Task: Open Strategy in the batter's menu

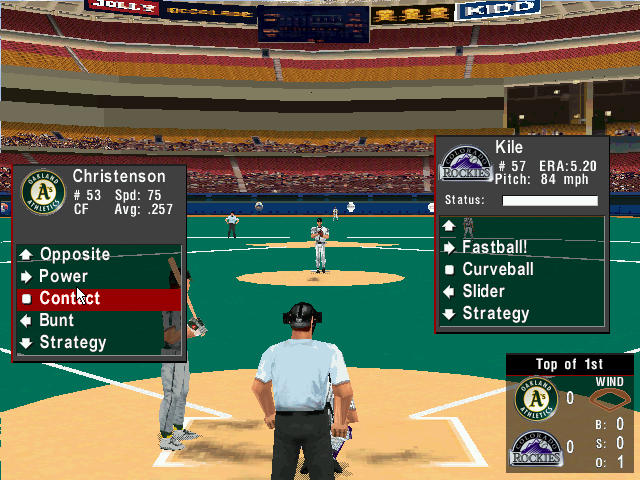Action: point(72,342)
